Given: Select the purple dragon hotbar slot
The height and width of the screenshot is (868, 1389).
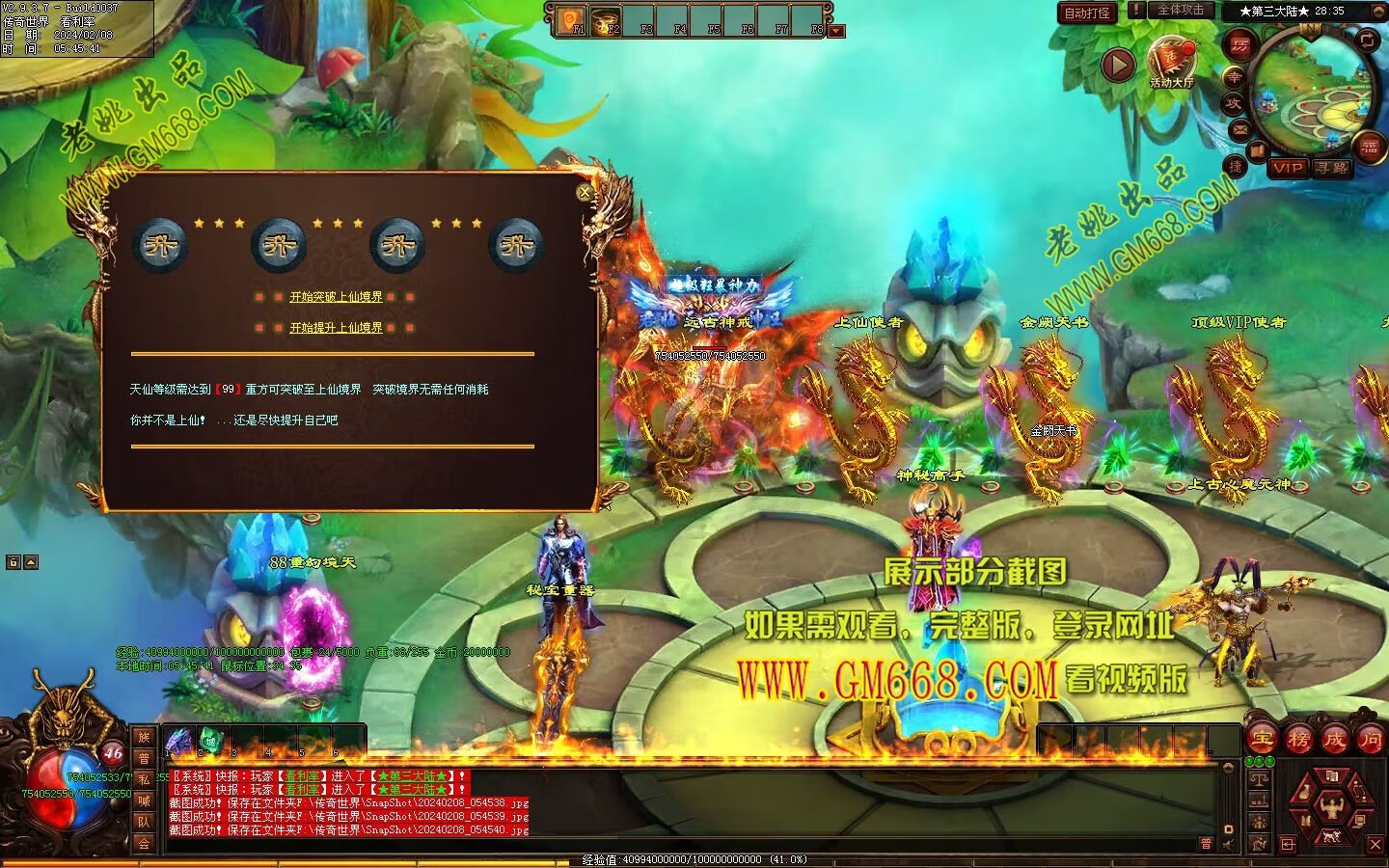Looking at the screenshot, I should point(178,742).
